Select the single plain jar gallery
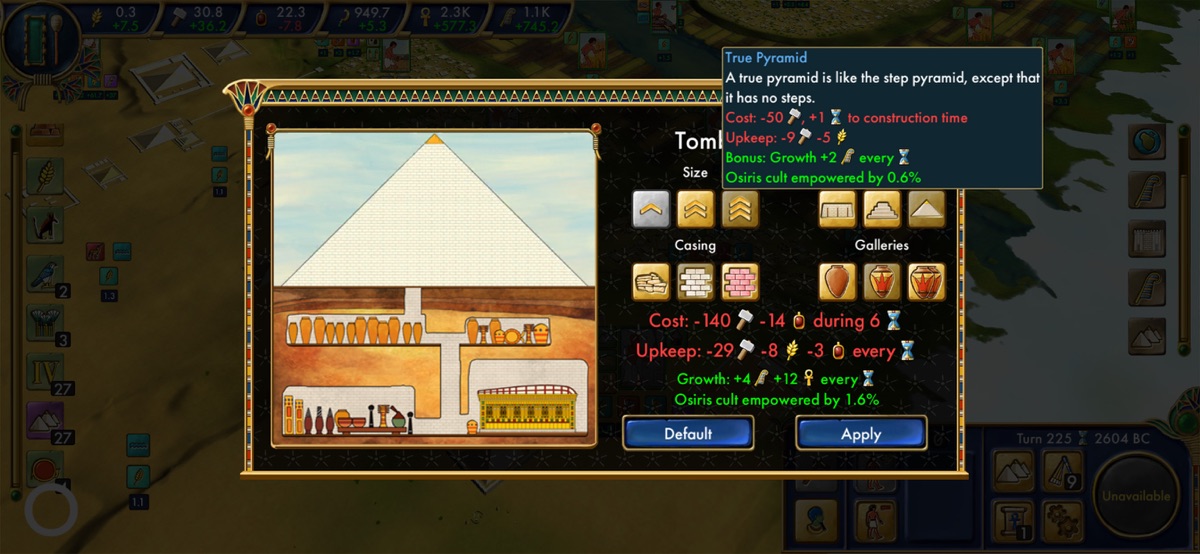1200x554 pixels. (839, 282)
